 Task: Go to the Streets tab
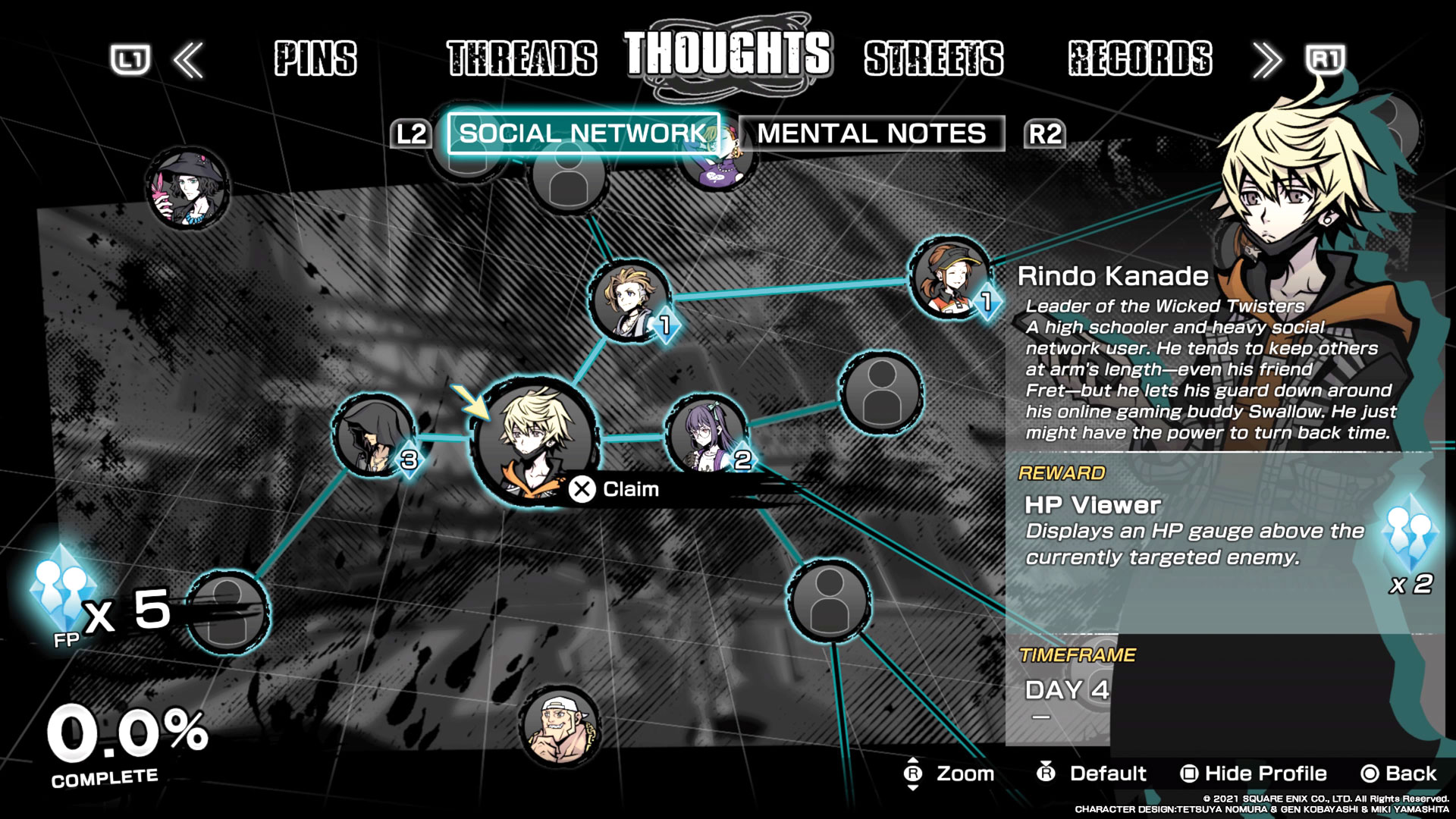tap(934, 58)
